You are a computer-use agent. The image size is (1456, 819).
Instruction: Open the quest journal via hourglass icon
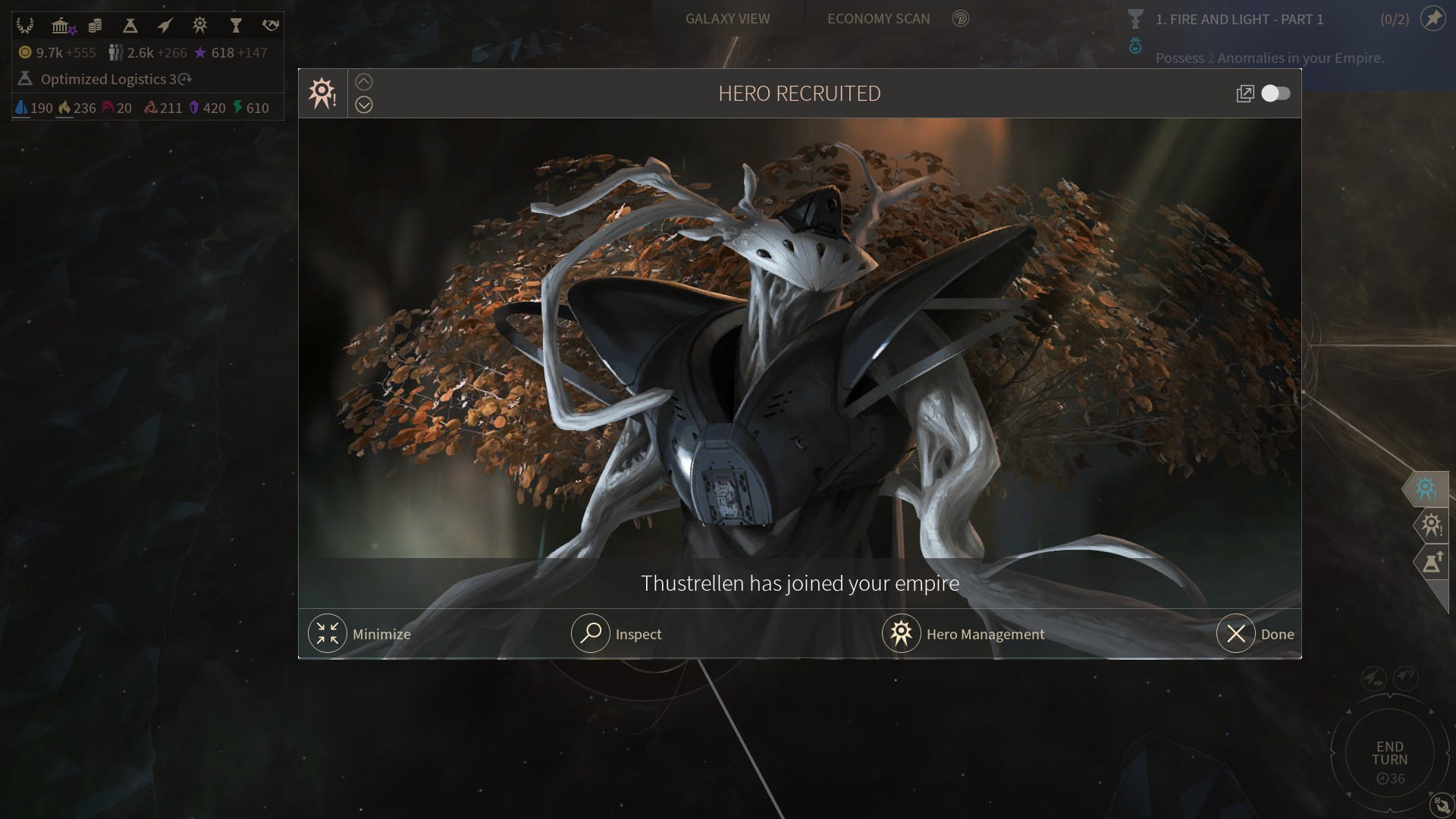[x=236, y=25]
